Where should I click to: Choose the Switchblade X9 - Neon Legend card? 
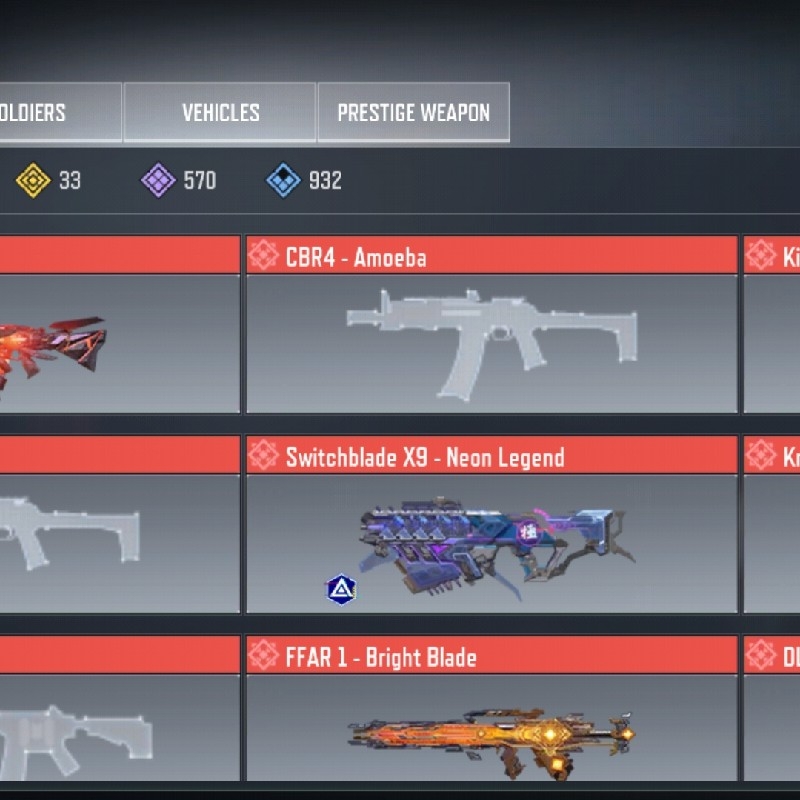491,525
